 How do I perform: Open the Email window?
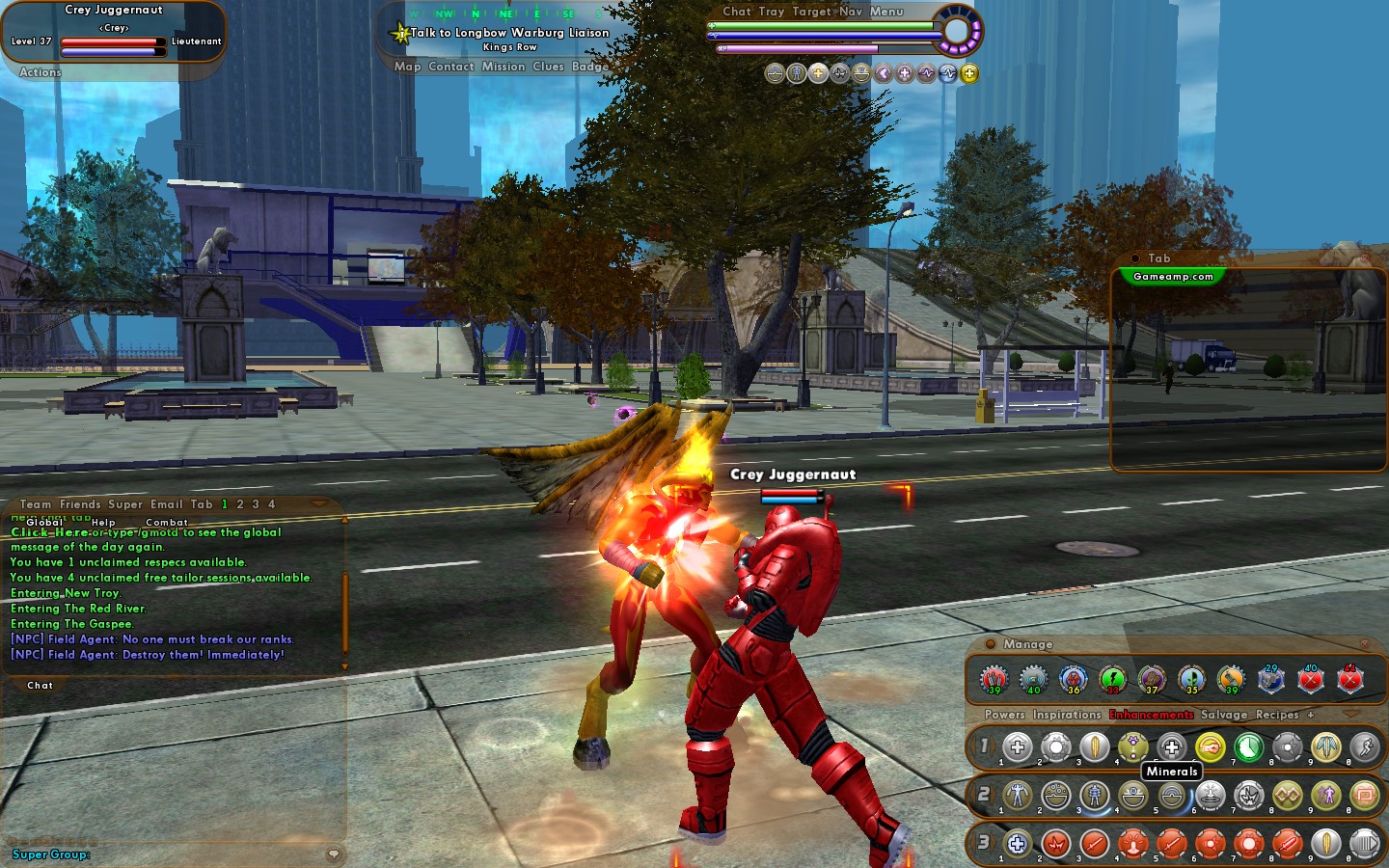tap(166, 504)
